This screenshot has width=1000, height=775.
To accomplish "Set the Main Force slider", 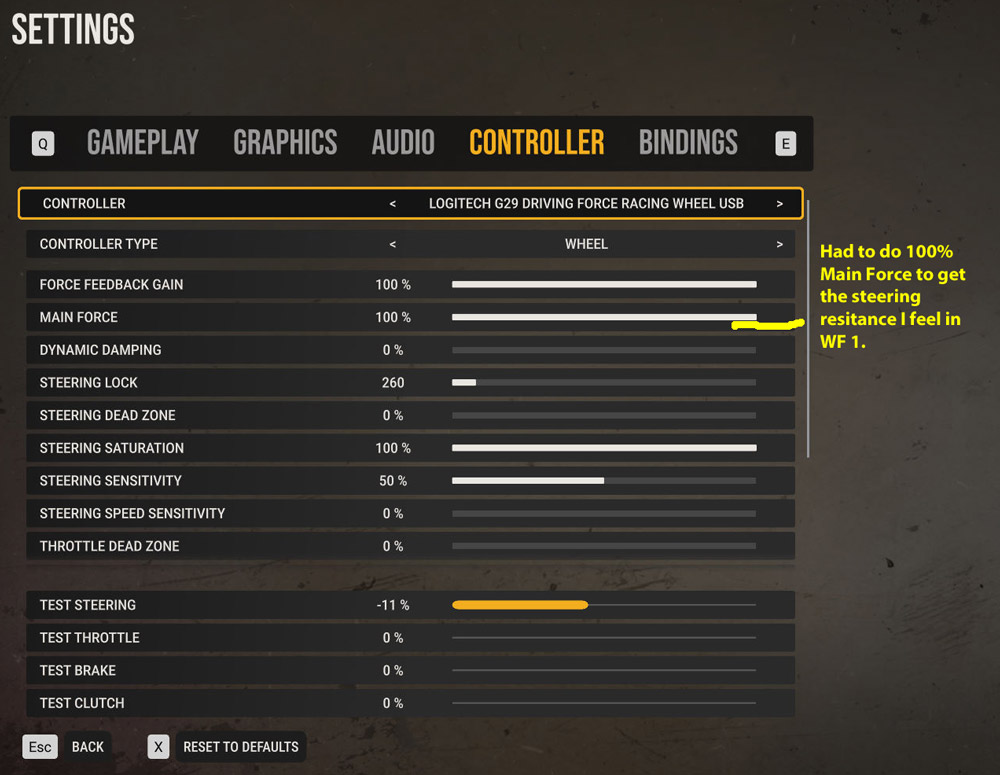I will [604, 317].
